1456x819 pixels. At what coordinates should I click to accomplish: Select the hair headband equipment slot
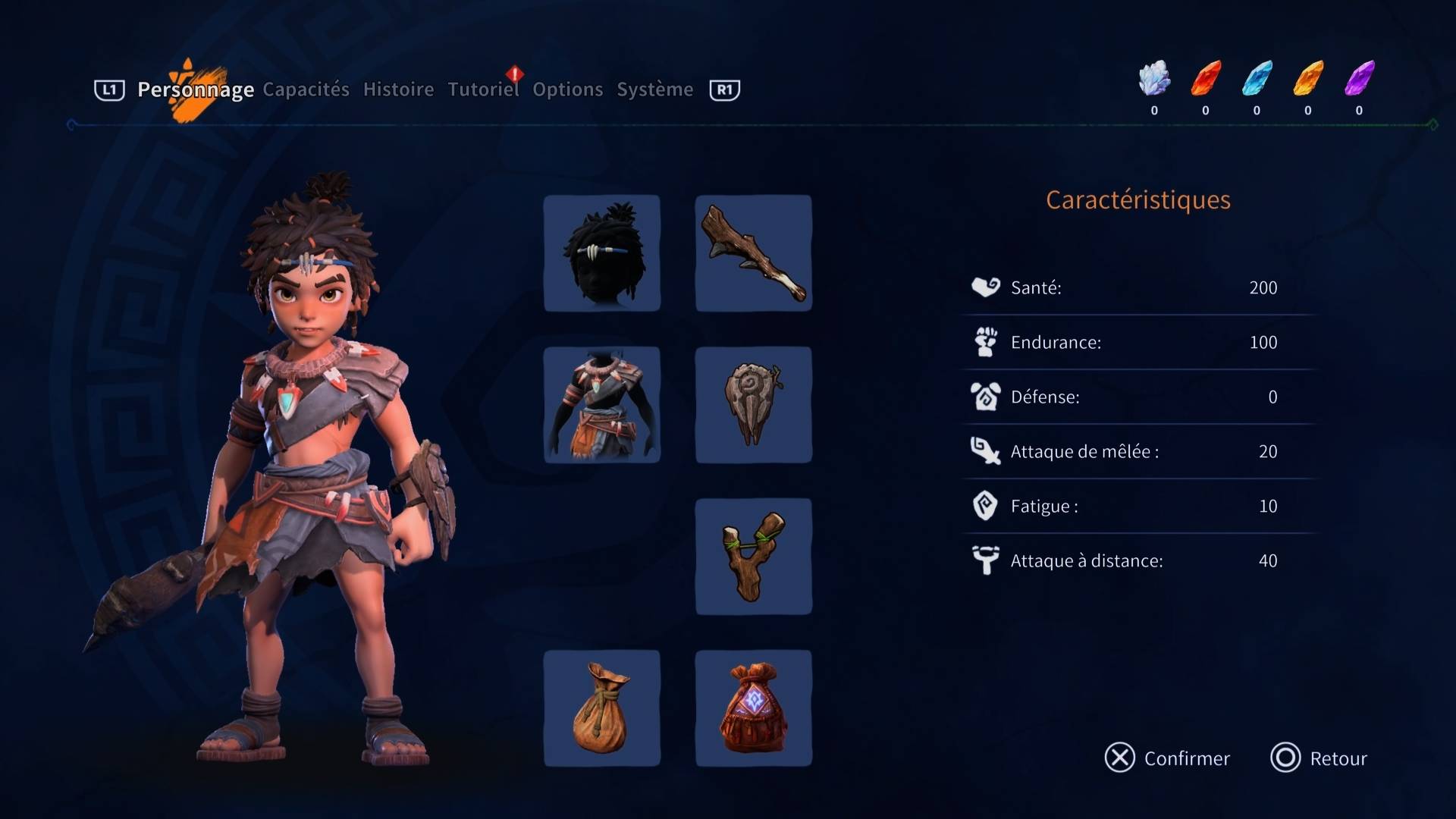(x=602, y=253)
